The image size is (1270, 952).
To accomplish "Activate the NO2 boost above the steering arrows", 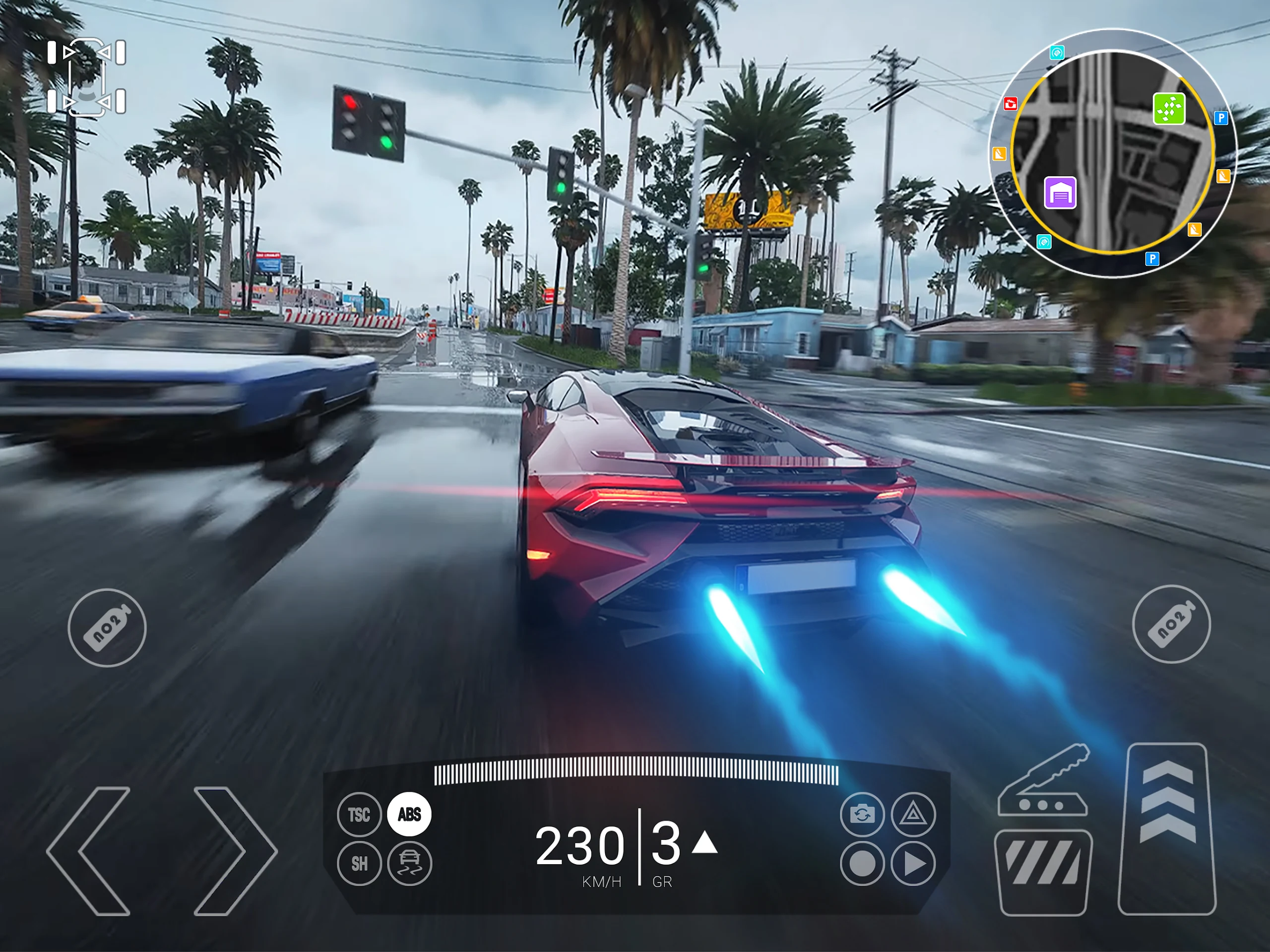I will click(107, 628).
